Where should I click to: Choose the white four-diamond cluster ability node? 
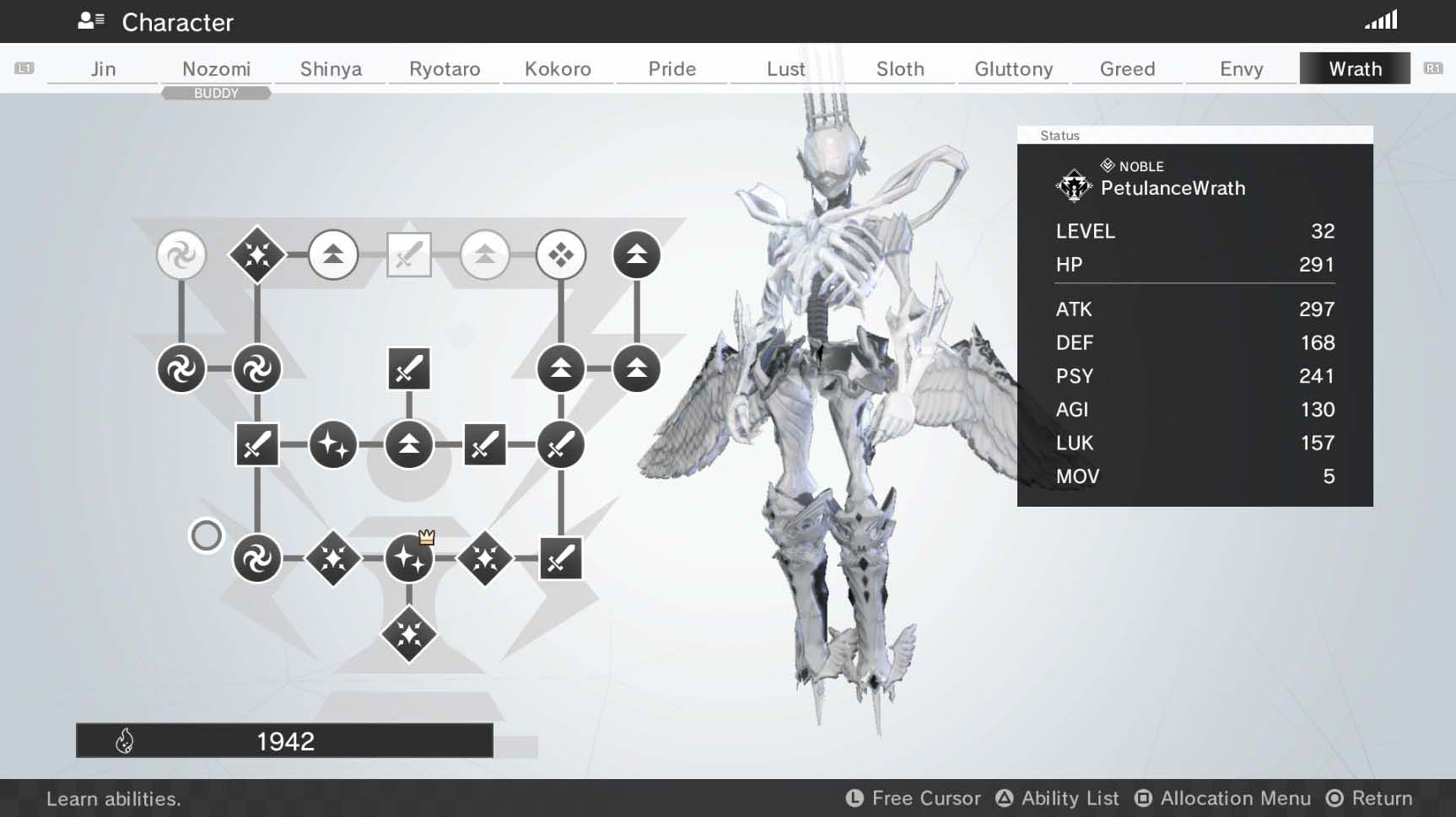click(x=561, y=255)
